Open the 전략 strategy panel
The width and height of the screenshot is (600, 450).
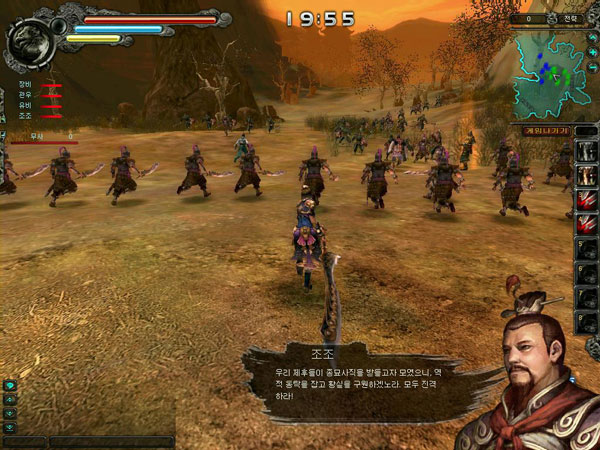point(569,18)
